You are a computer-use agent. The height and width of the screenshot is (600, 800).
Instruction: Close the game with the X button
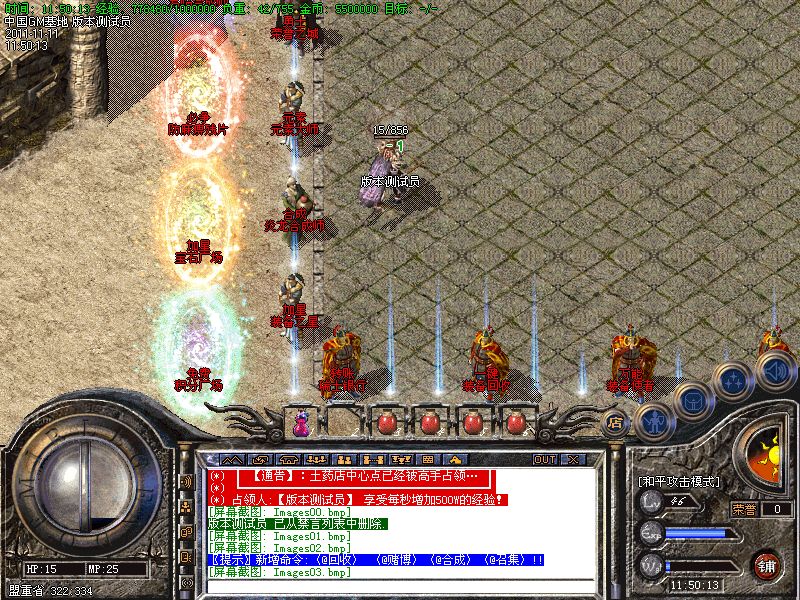pyautogui.click(x=572, y=459)
